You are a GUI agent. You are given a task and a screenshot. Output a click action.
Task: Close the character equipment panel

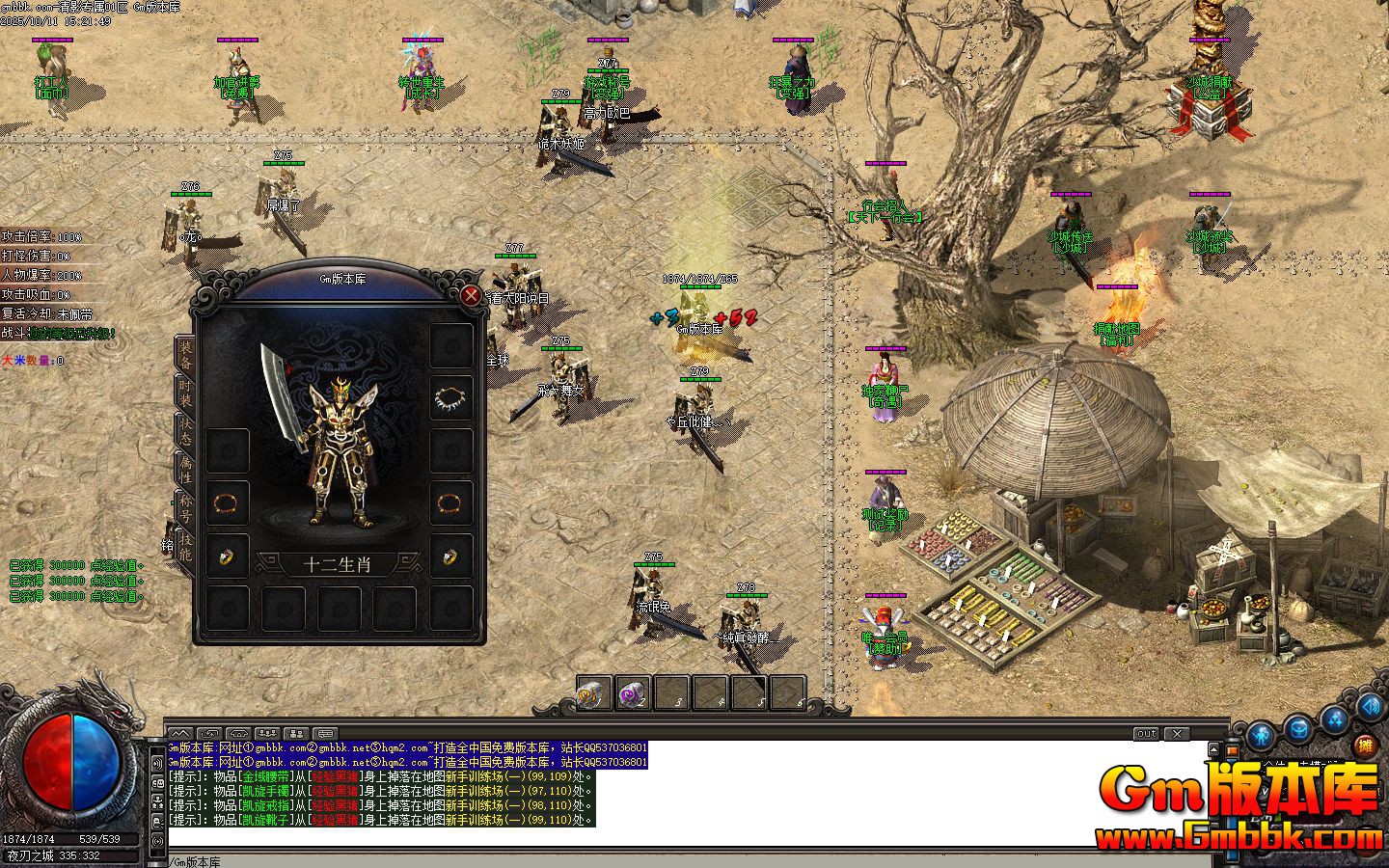point(471,295)
